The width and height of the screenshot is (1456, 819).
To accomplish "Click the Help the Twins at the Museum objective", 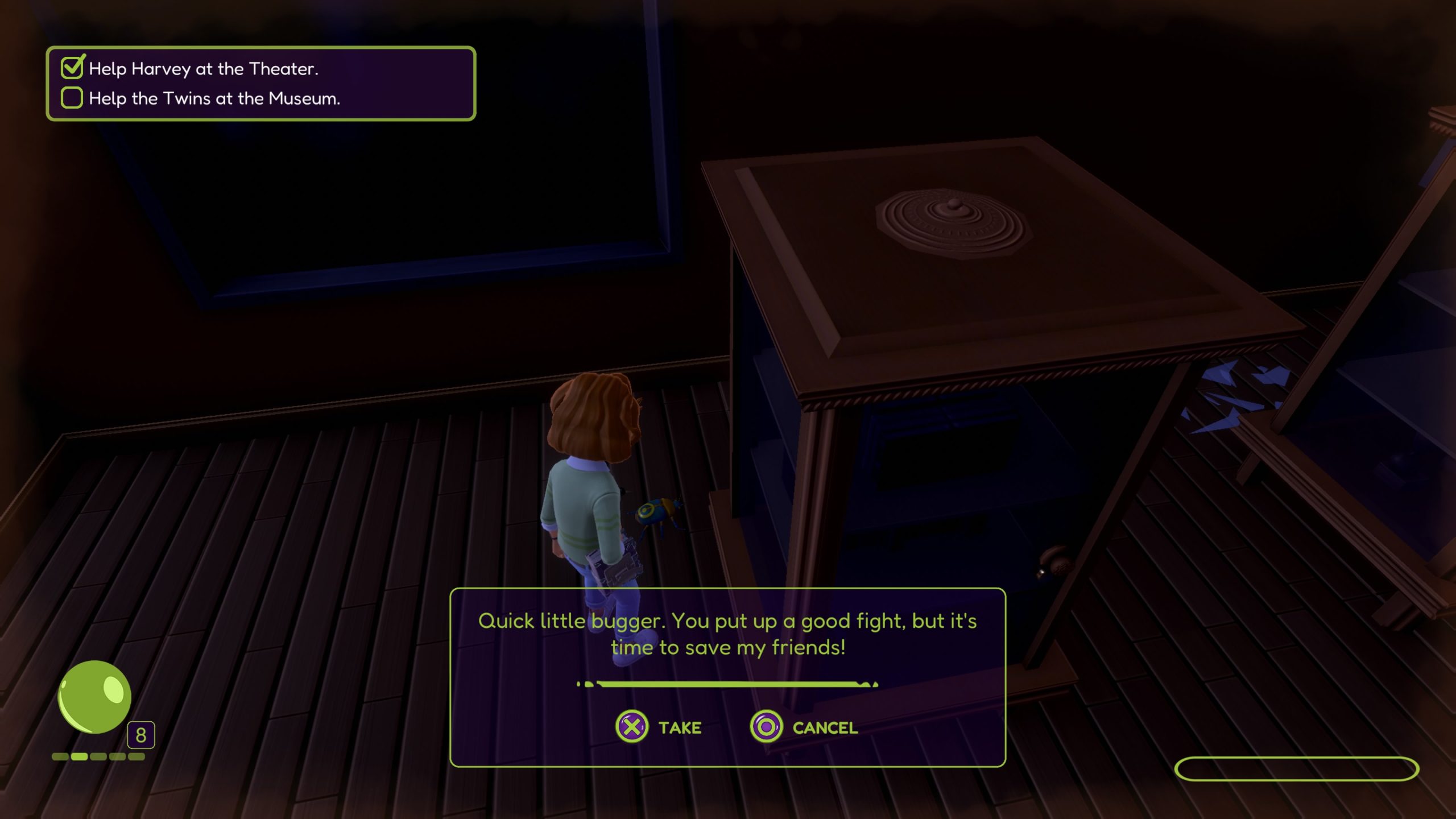I will [214, 98].
